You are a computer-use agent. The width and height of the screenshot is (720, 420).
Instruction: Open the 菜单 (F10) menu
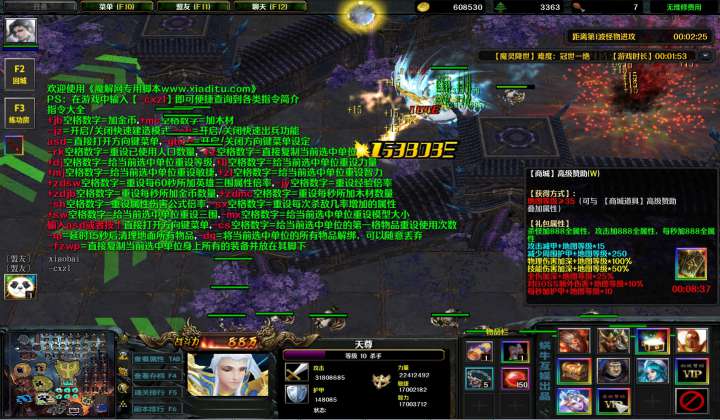click(116, 6)
